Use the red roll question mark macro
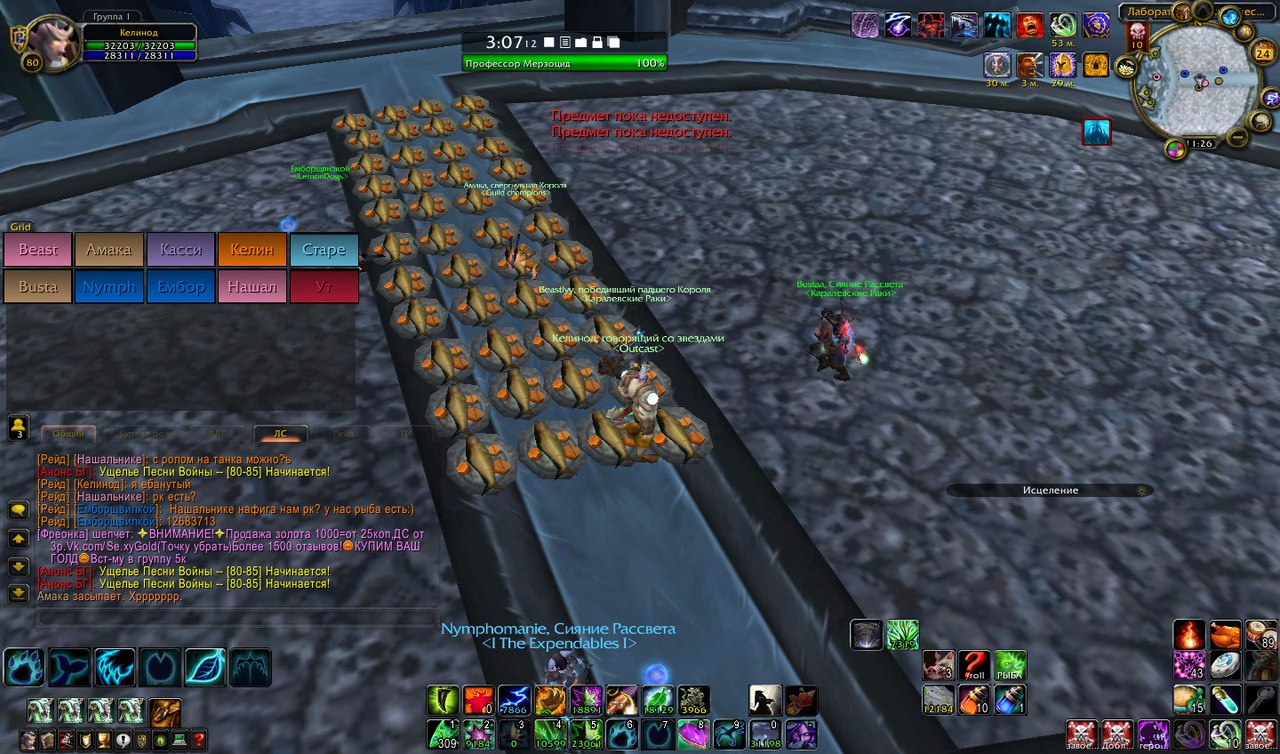 [x=973, y=665]
